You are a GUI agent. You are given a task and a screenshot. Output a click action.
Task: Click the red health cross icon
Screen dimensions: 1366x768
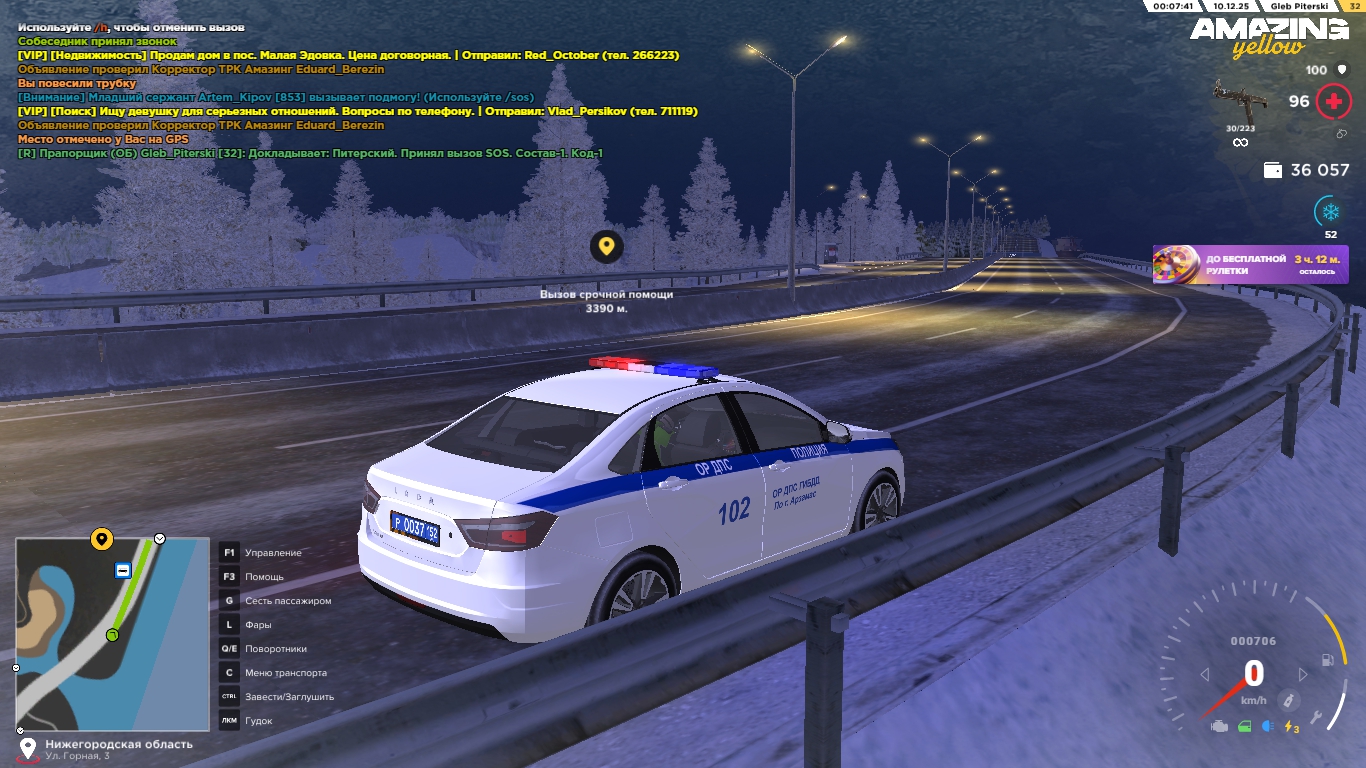[1332, 102]
